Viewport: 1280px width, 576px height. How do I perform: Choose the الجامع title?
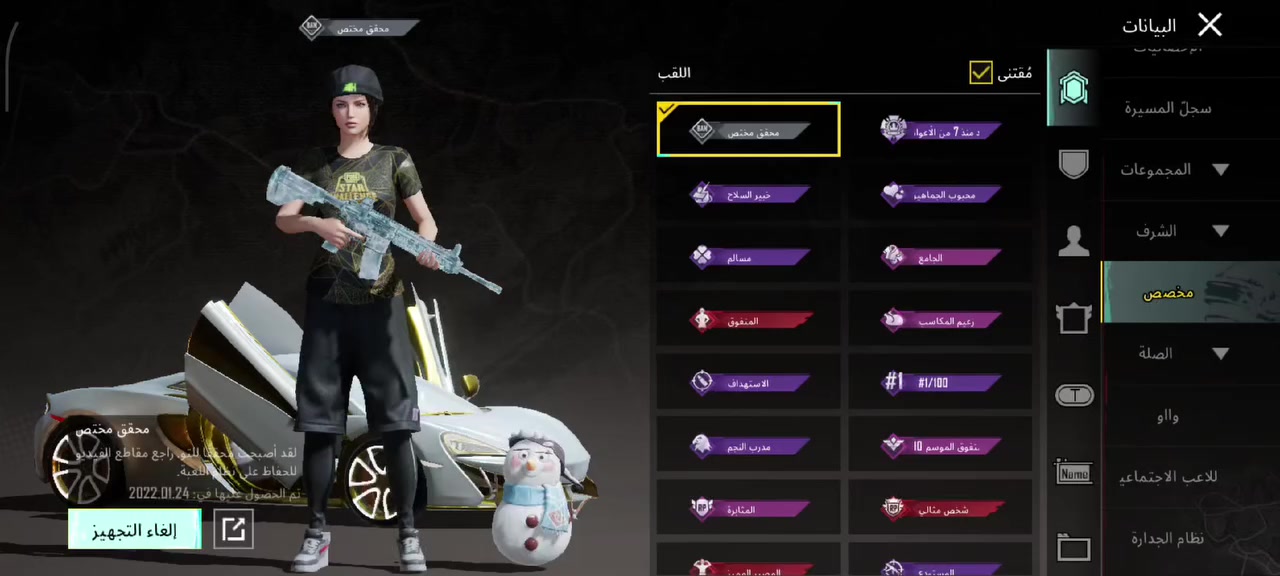940,257
